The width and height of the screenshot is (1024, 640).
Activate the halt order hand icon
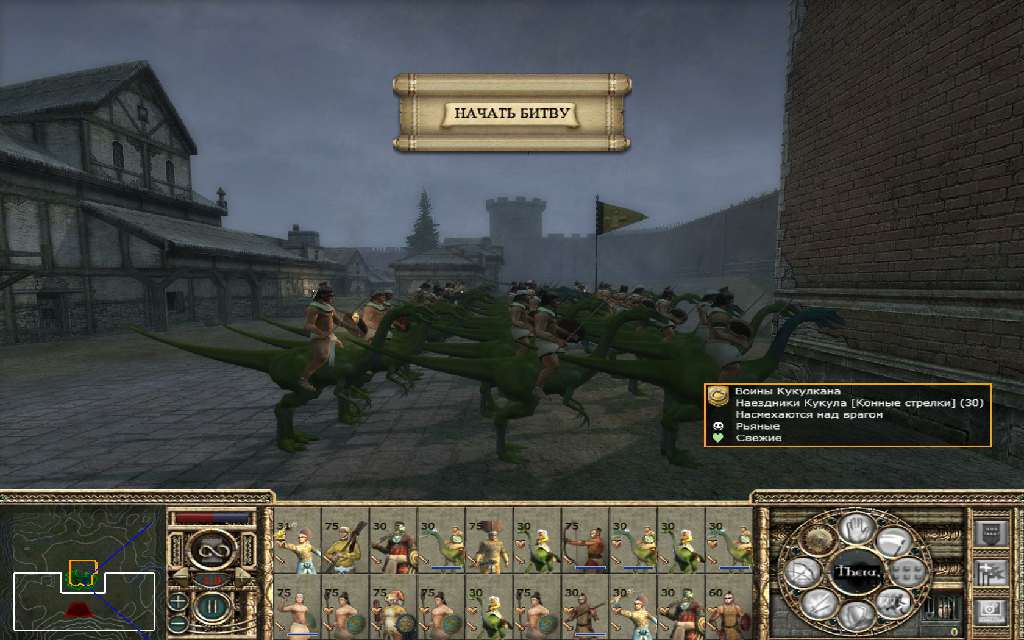[x=856, y=526]
